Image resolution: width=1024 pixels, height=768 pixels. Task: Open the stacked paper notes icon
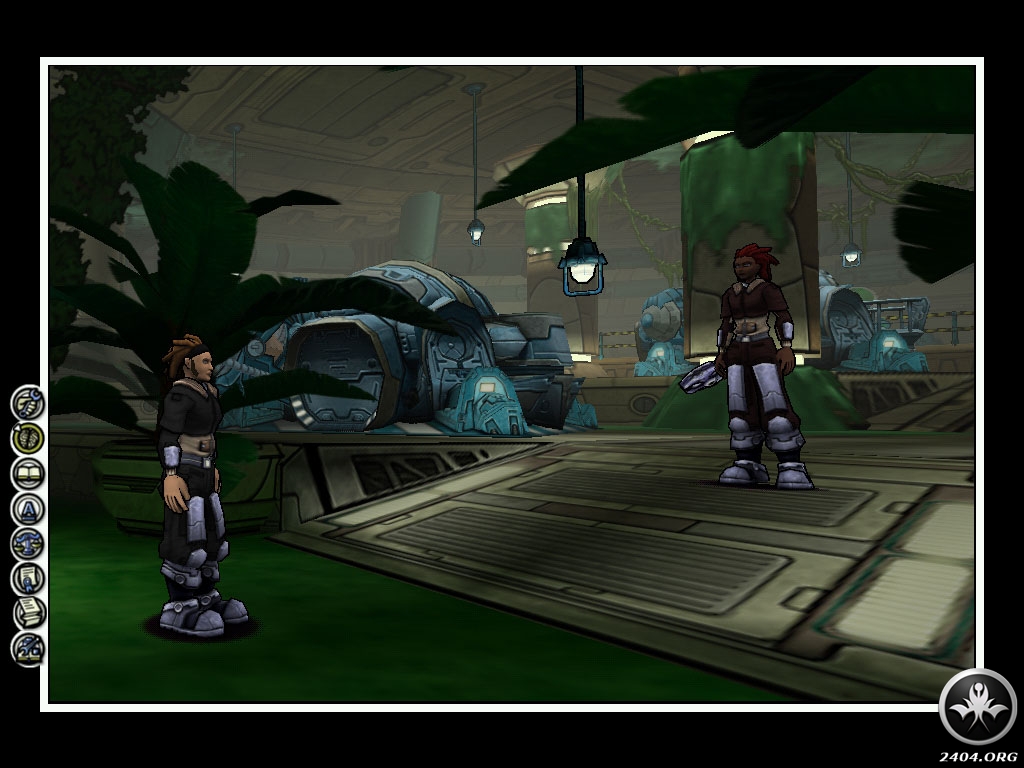[x=28, y=614]
